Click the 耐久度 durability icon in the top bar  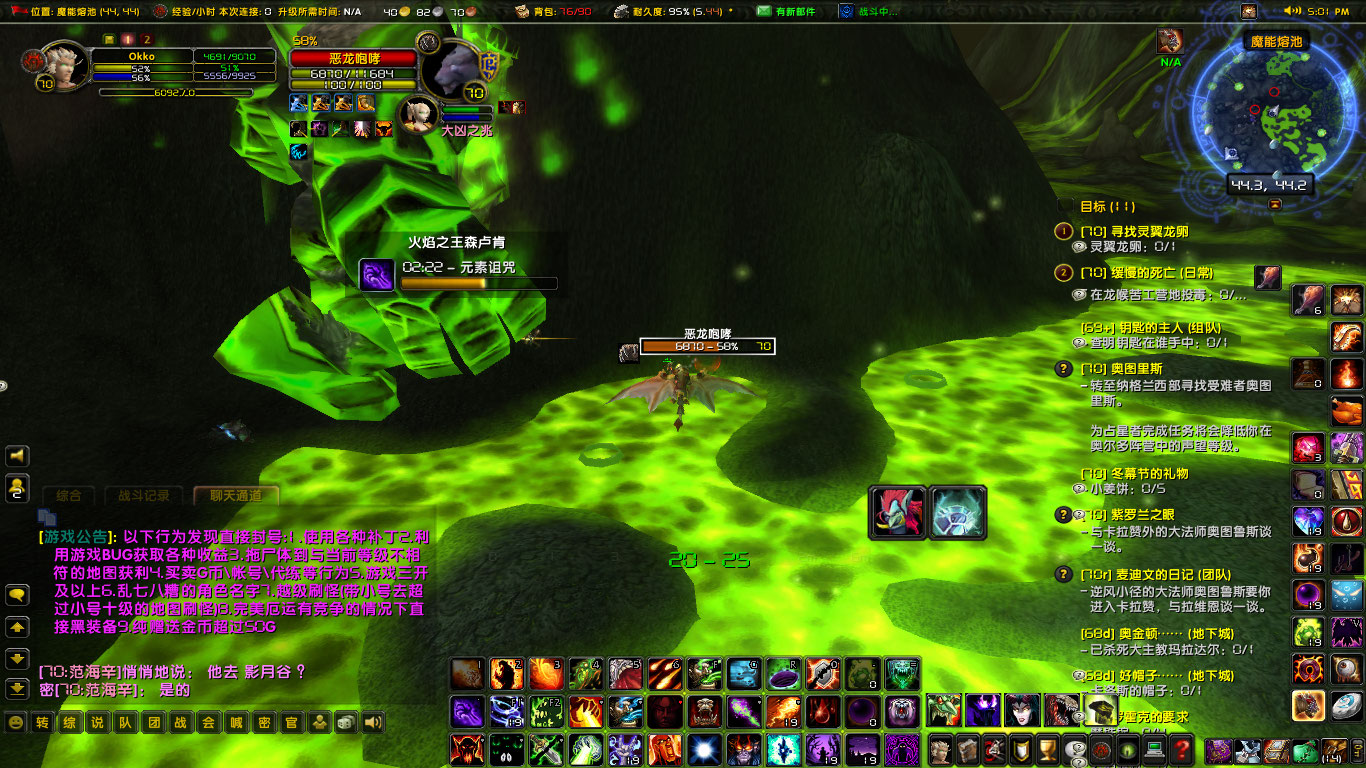[x=622, y=12]
